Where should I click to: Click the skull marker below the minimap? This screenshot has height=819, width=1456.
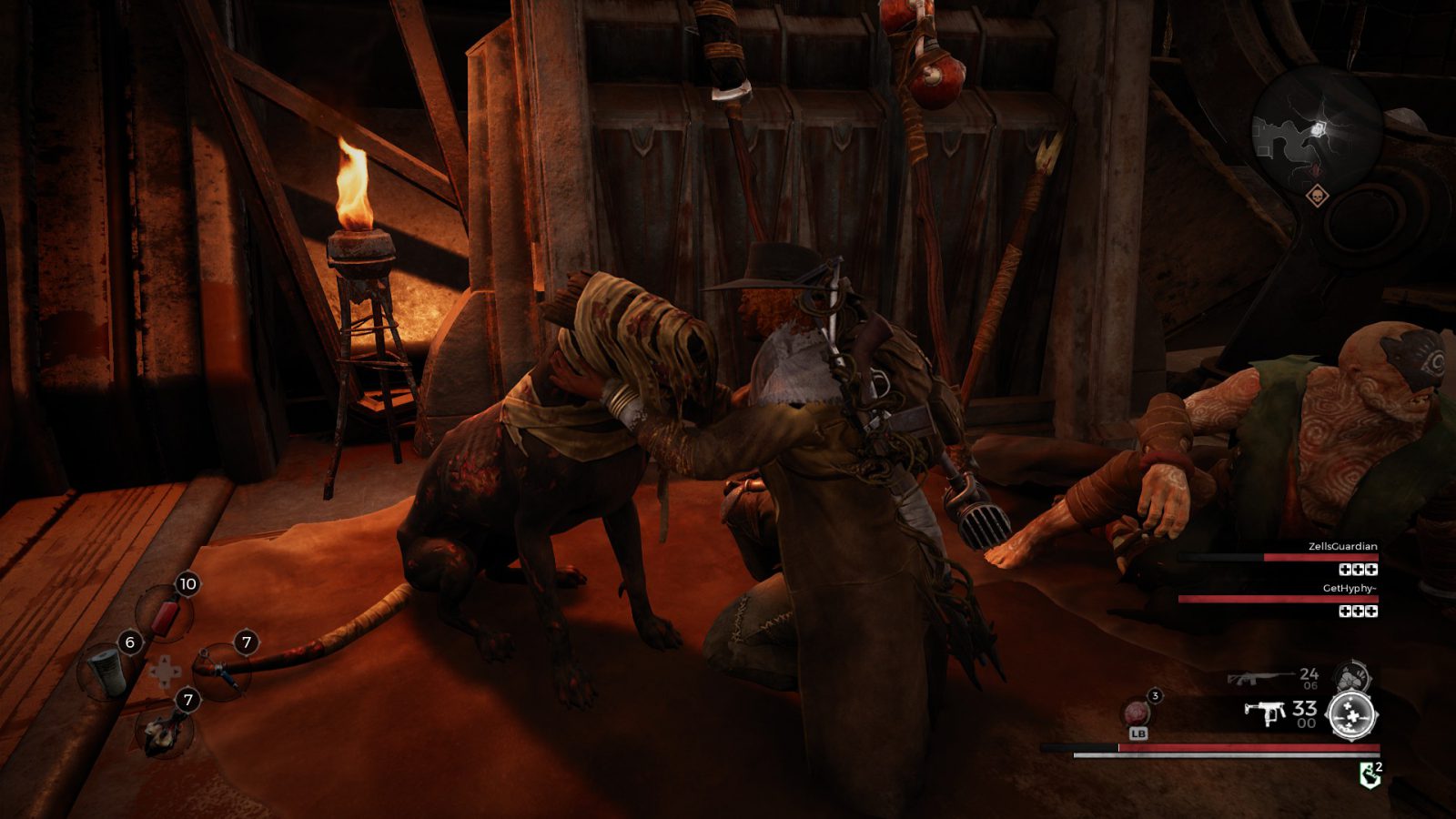(1317, 196)
